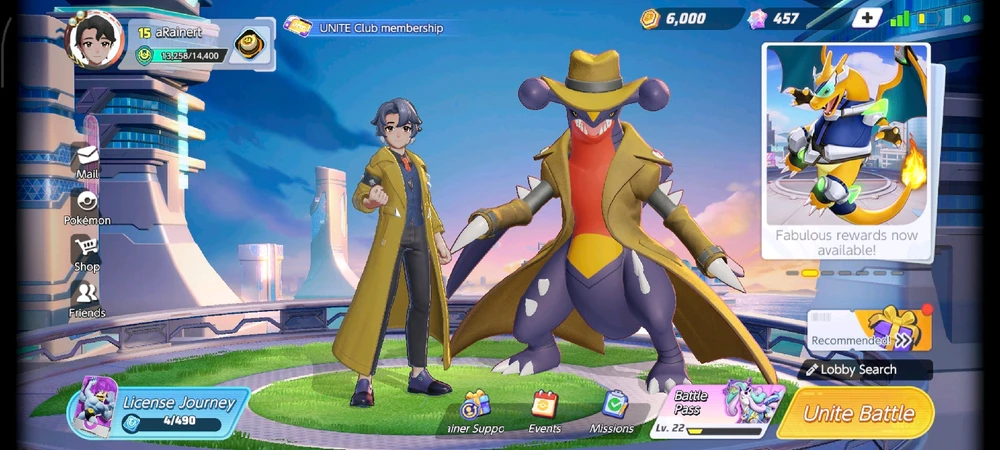Open the Recommended gift offer
Screen dimensions: 1000x450
[870, 331]
